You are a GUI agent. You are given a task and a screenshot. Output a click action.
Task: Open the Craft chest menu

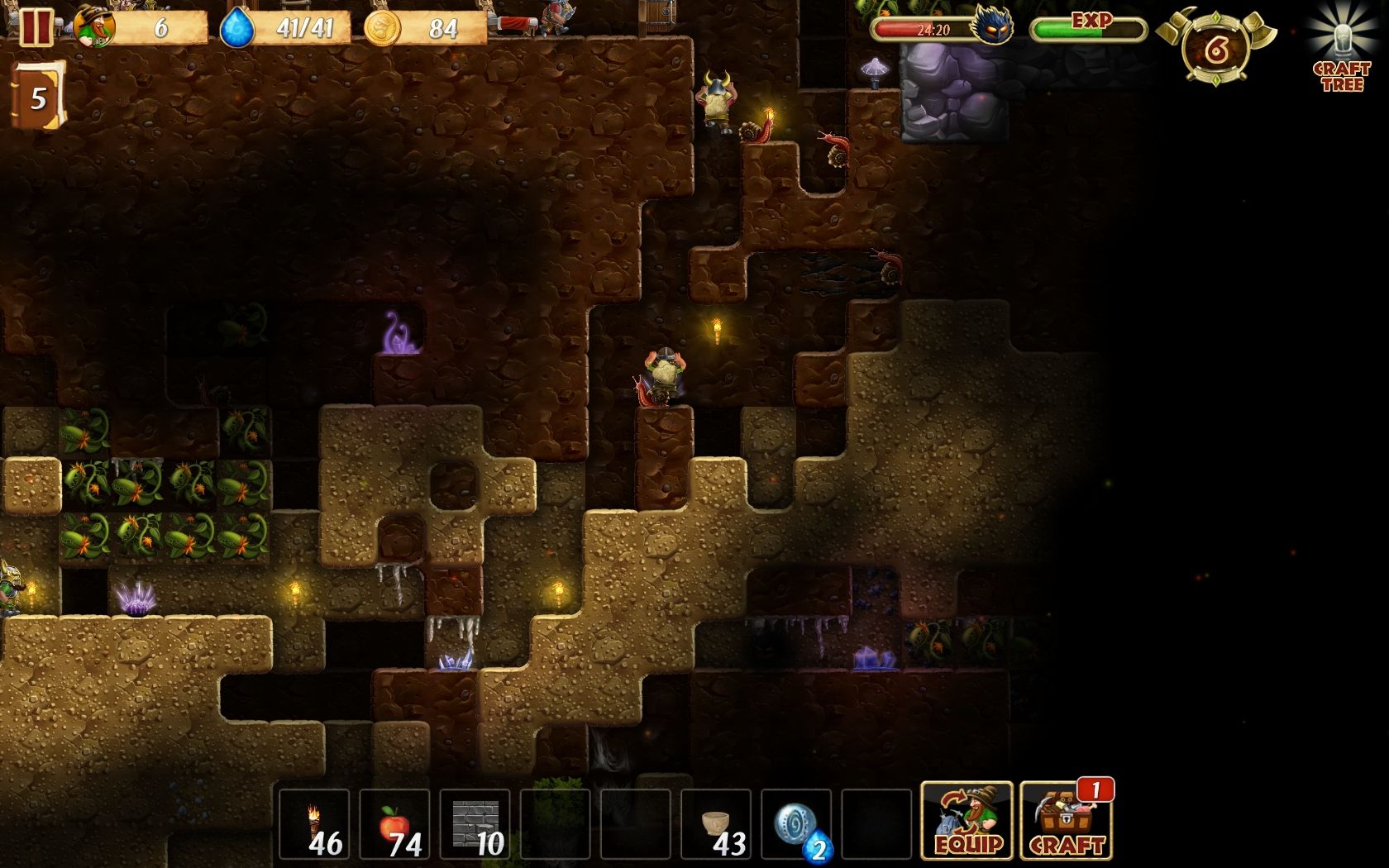(1067, 821)
